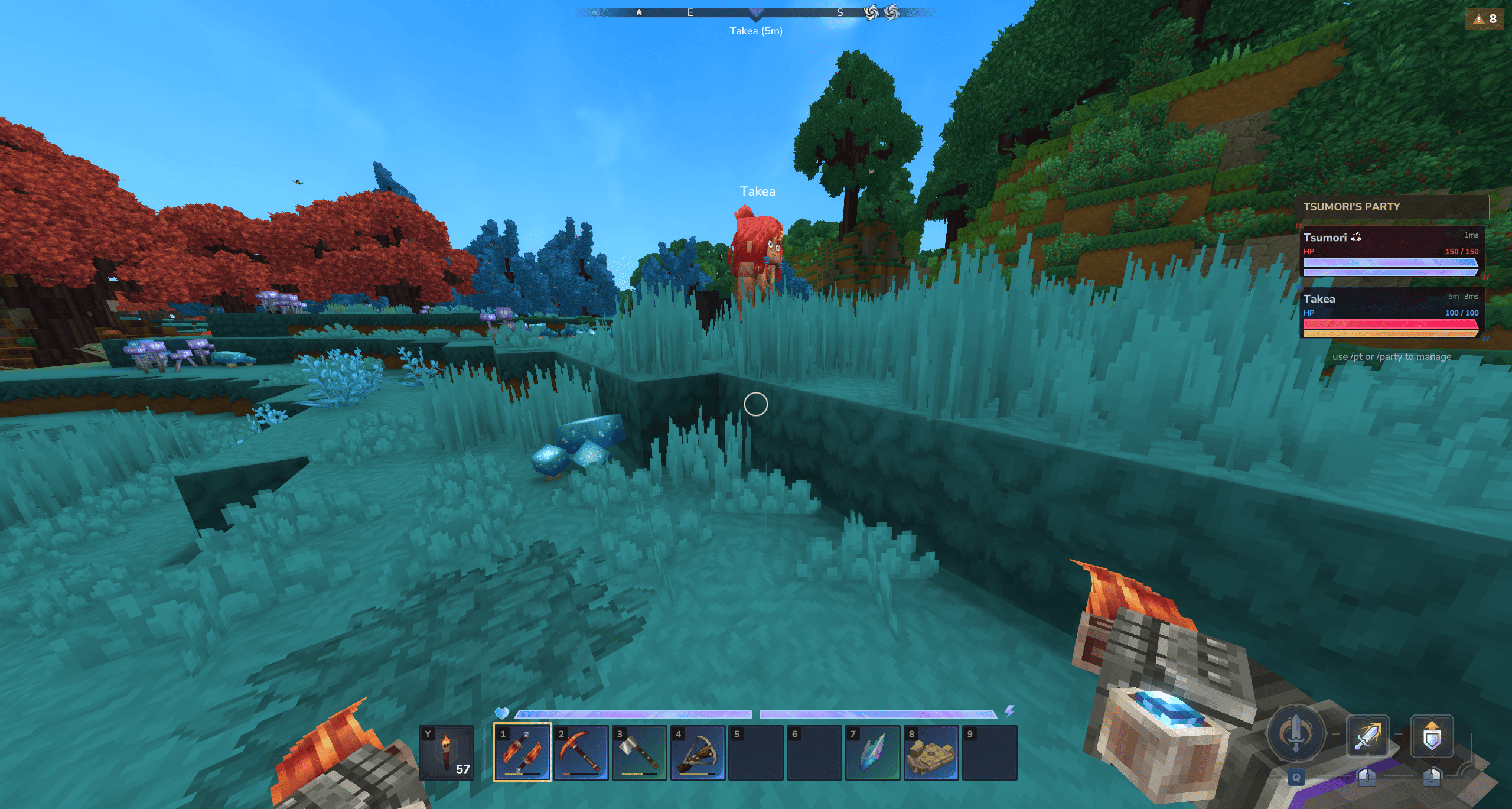Click the white home marker on compass
The height and width of the screenshot is (809, 1512).
639,12
